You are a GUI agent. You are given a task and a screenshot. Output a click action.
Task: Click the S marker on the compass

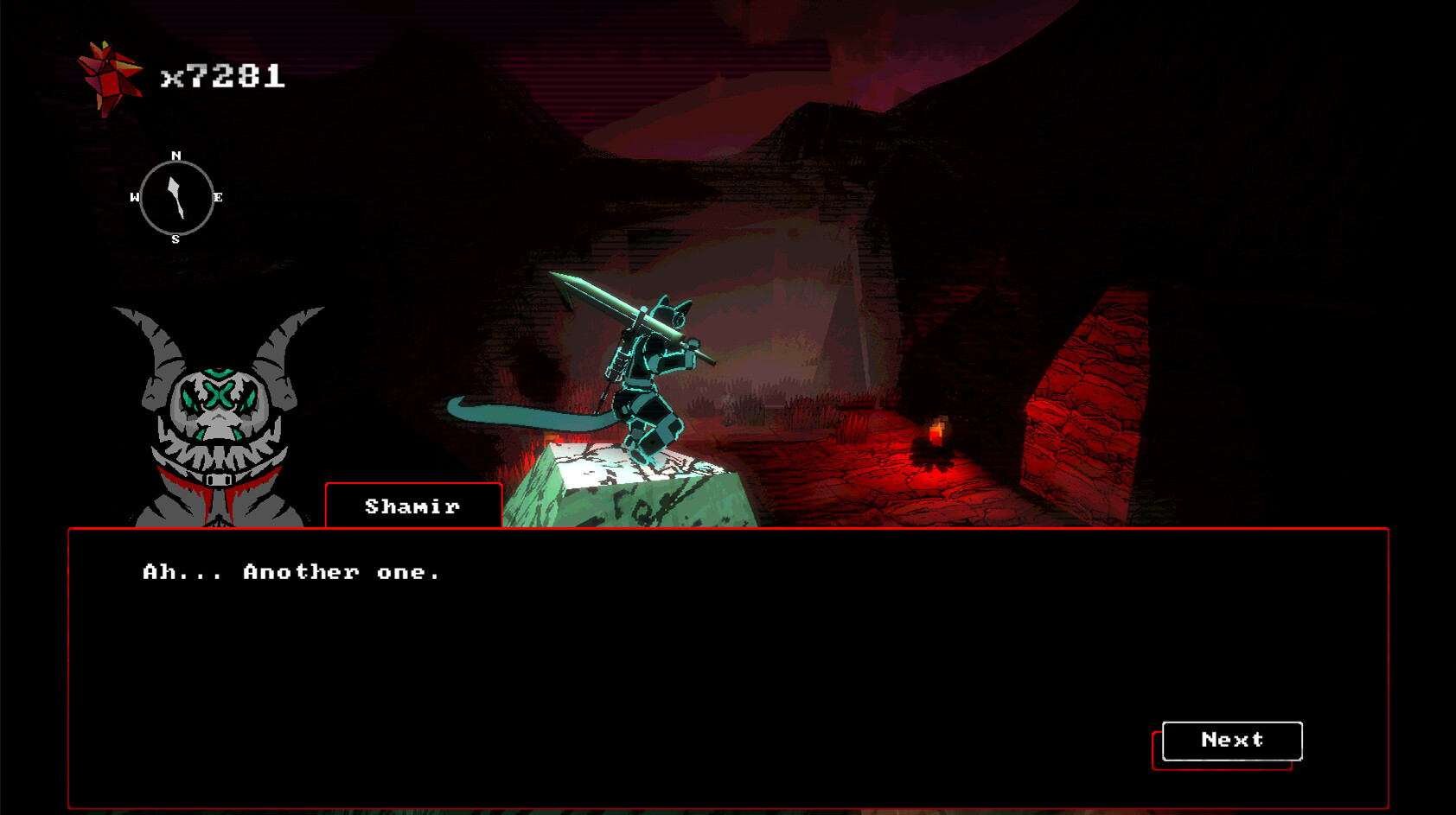point(176,238)
